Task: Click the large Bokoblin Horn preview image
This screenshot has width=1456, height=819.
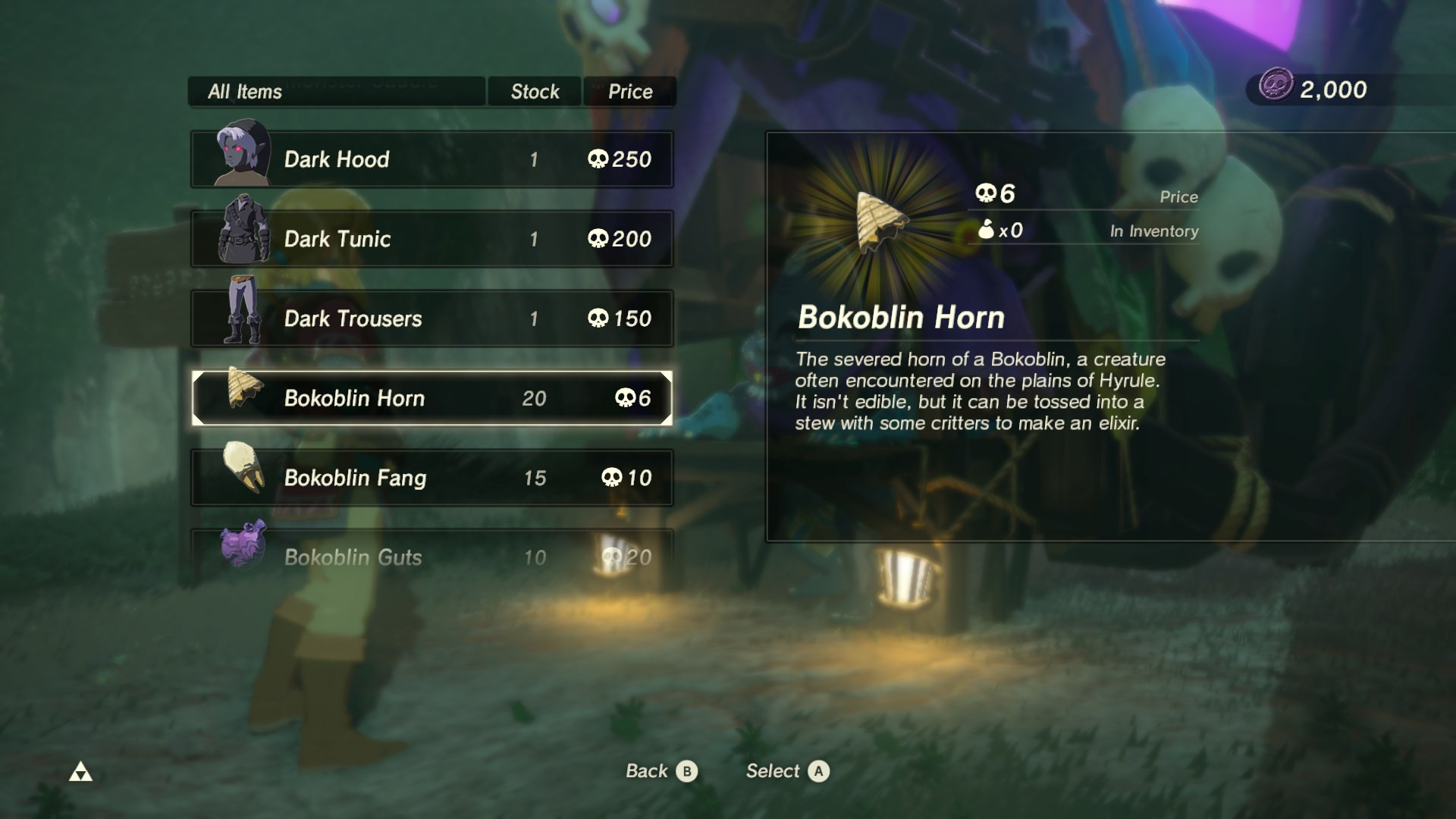Action: tap(876, 220)
